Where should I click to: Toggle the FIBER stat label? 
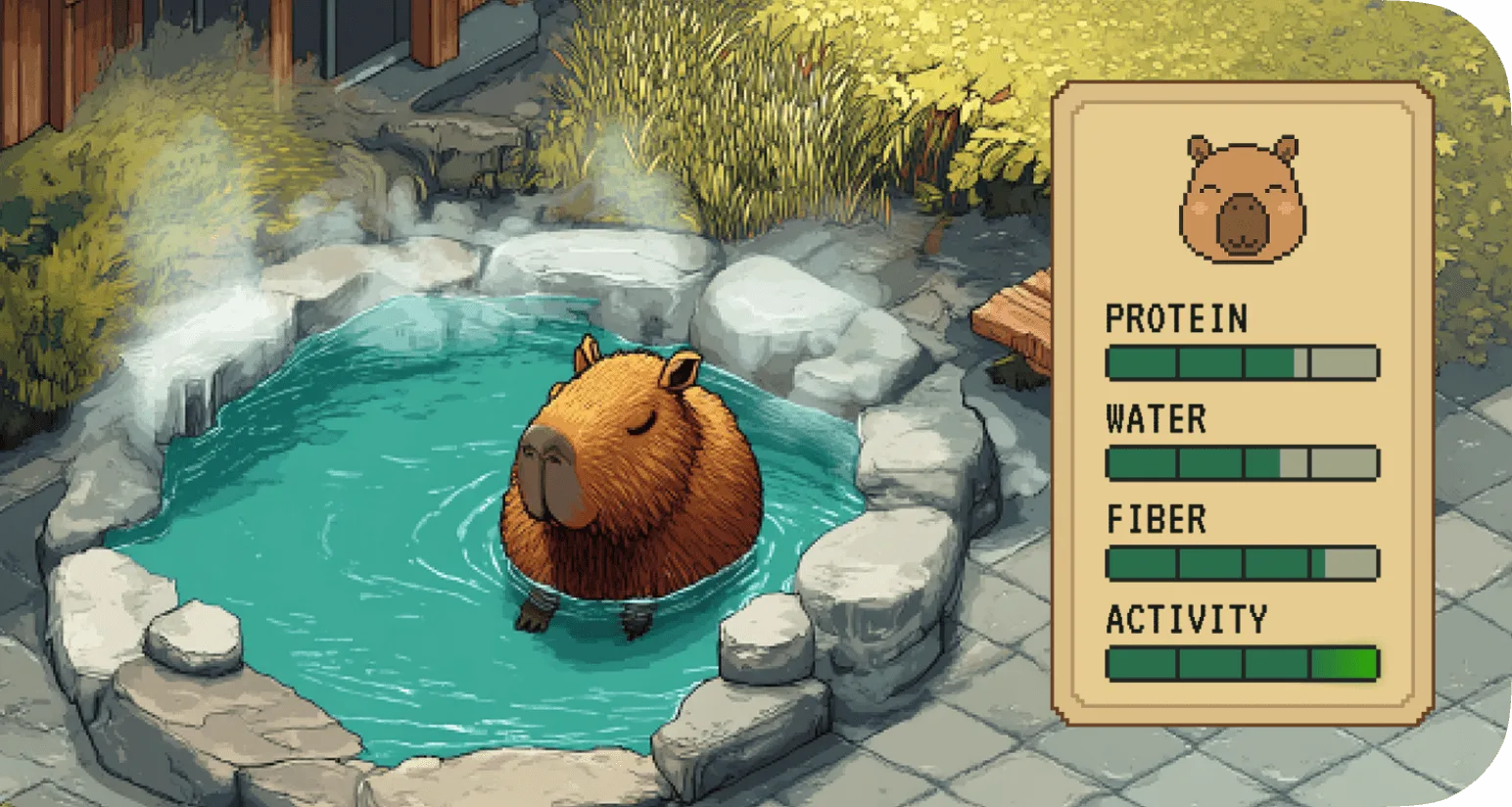[1154, 520]
